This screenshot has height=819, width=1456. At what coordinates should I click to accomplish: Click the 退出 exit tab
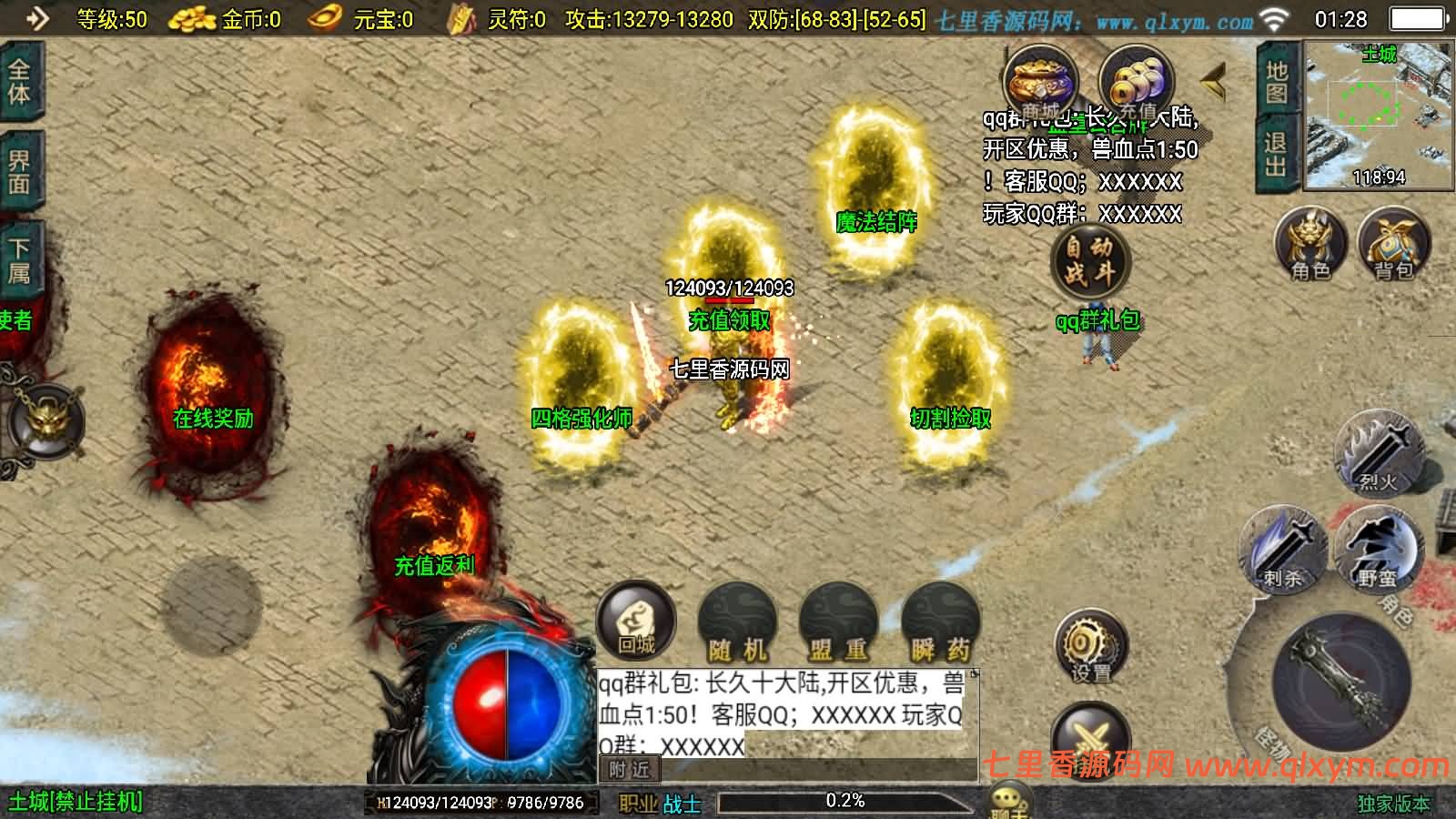pos(1277,156)
